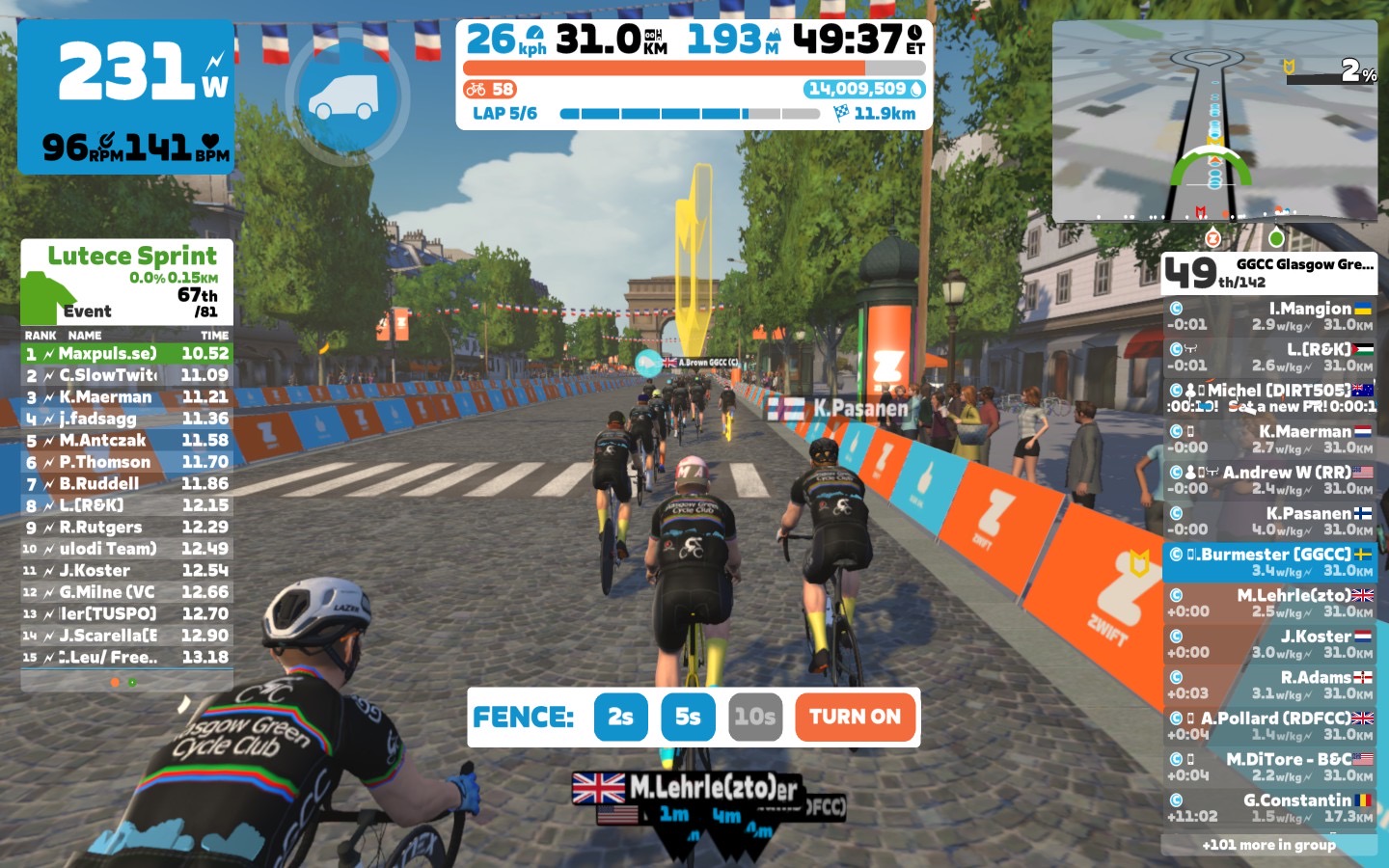
Task: Pick K.Pasanen from the riders list
Action: (1268, 521)
